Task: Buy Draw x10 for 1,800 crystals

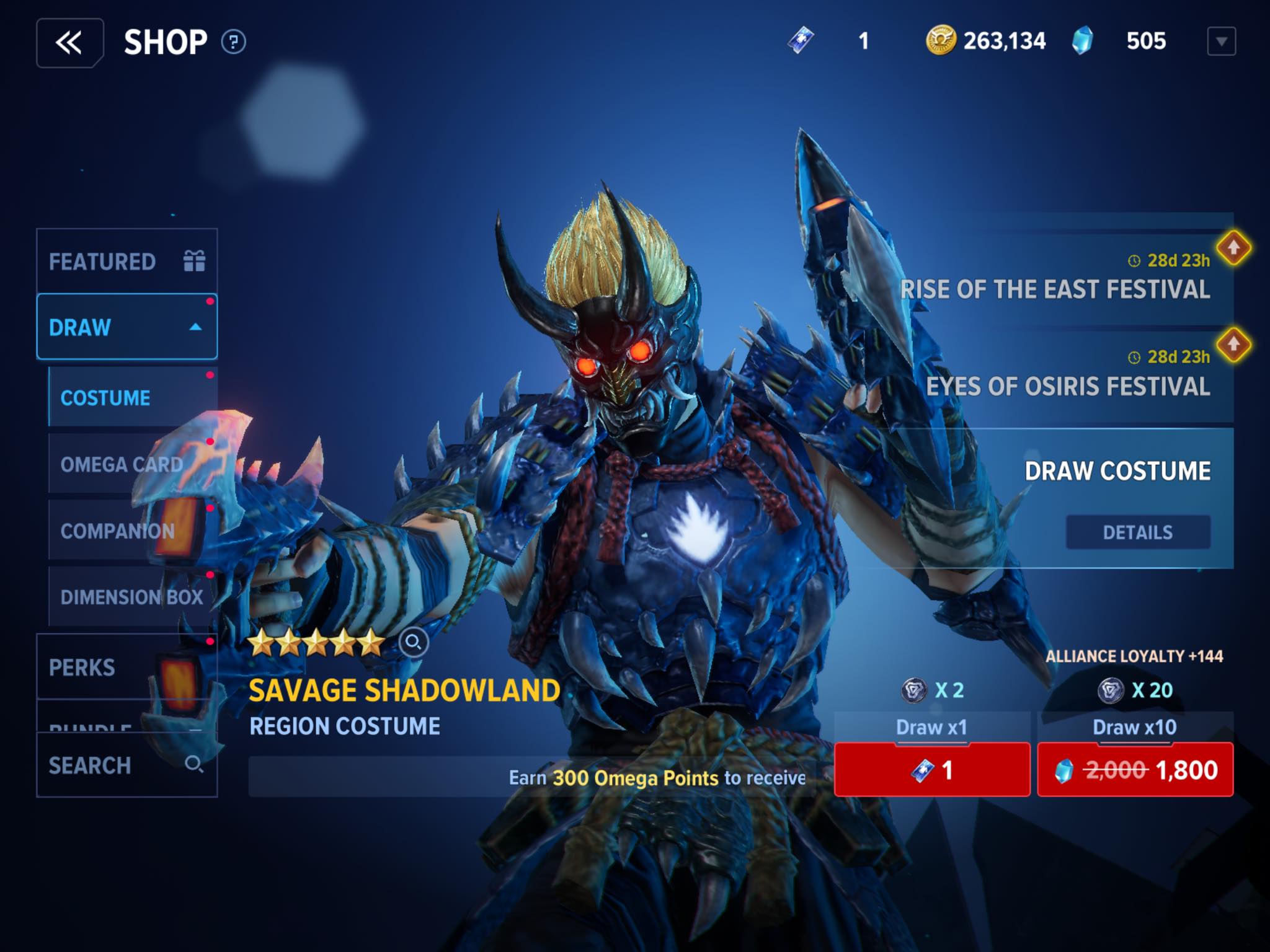Action: click(1135, 770)
